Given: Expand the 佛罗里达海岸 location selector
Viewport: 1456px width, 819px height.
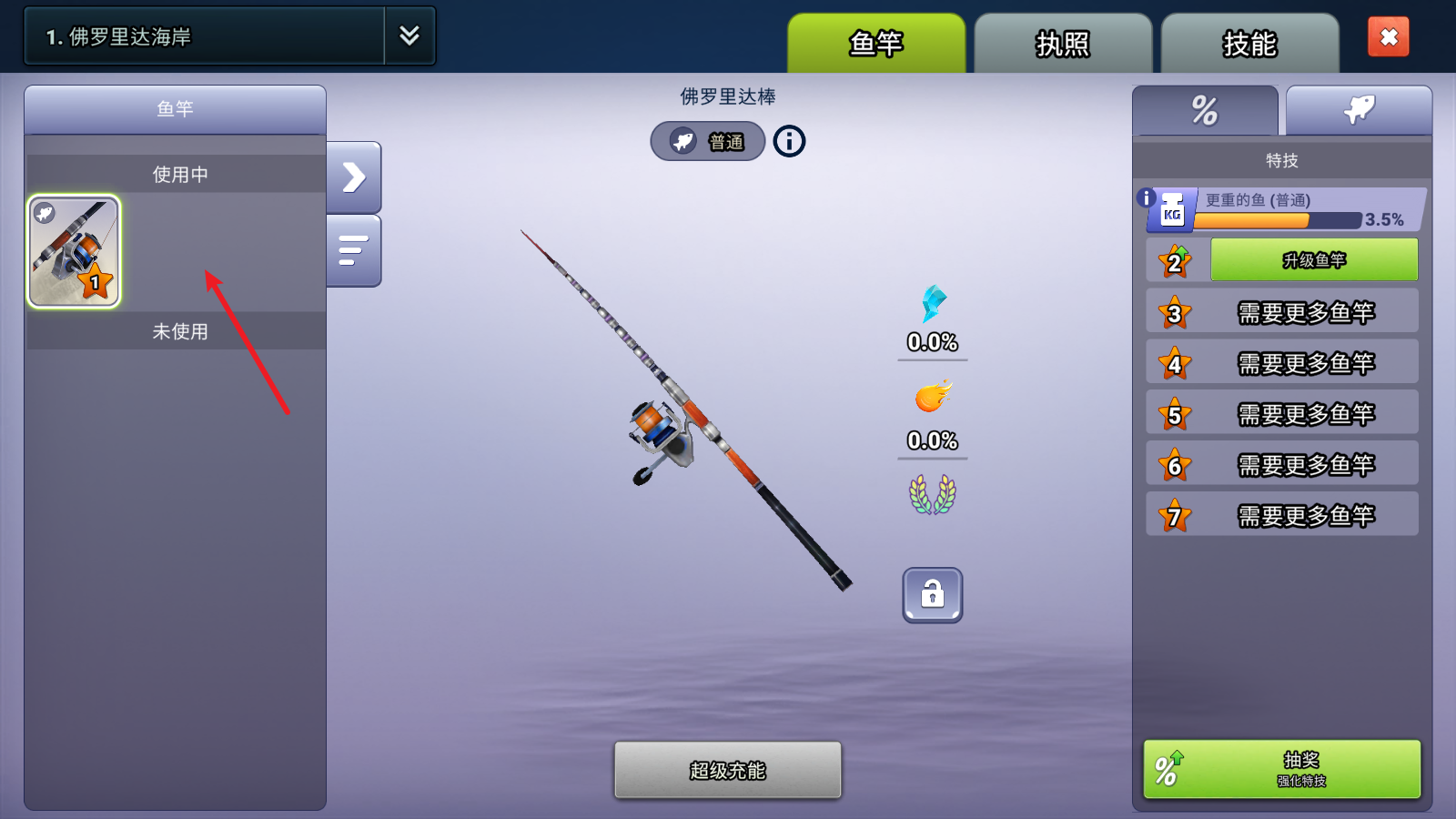Looking at the screenshot, I should pyautogui.click(x=409, y=35).
